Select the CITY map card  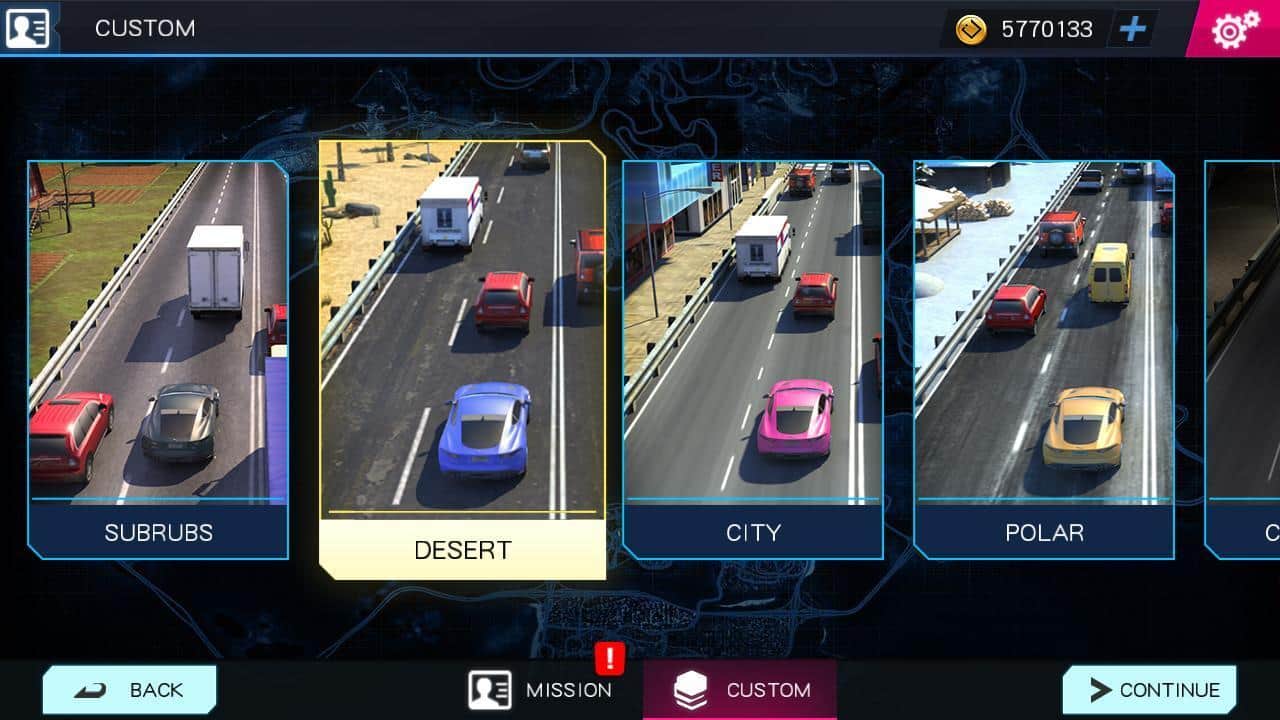[x=752, y=360]
